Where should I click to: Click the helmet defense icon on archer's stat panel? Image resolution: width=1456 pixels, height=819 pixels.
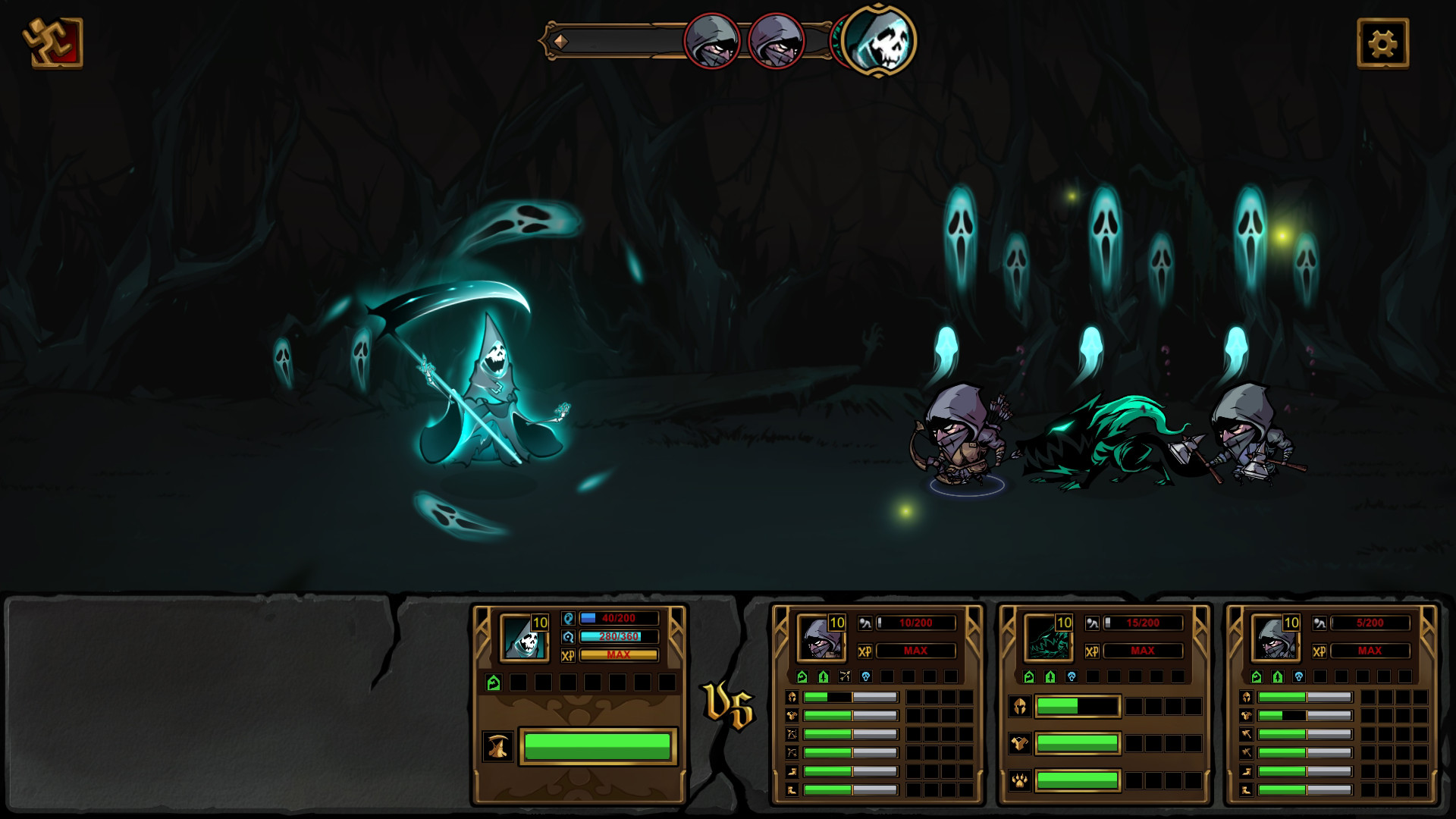click(792, 697)
